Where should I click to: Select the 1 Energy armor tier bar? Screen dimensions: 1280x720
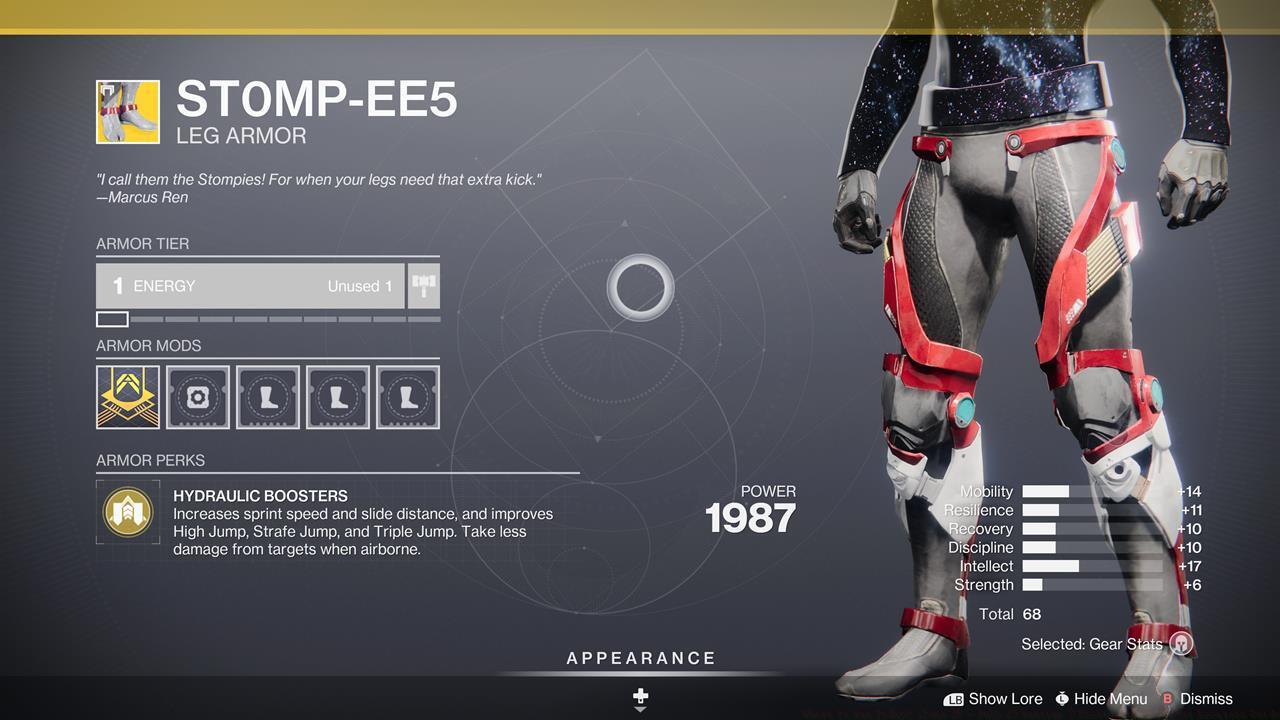250,286
